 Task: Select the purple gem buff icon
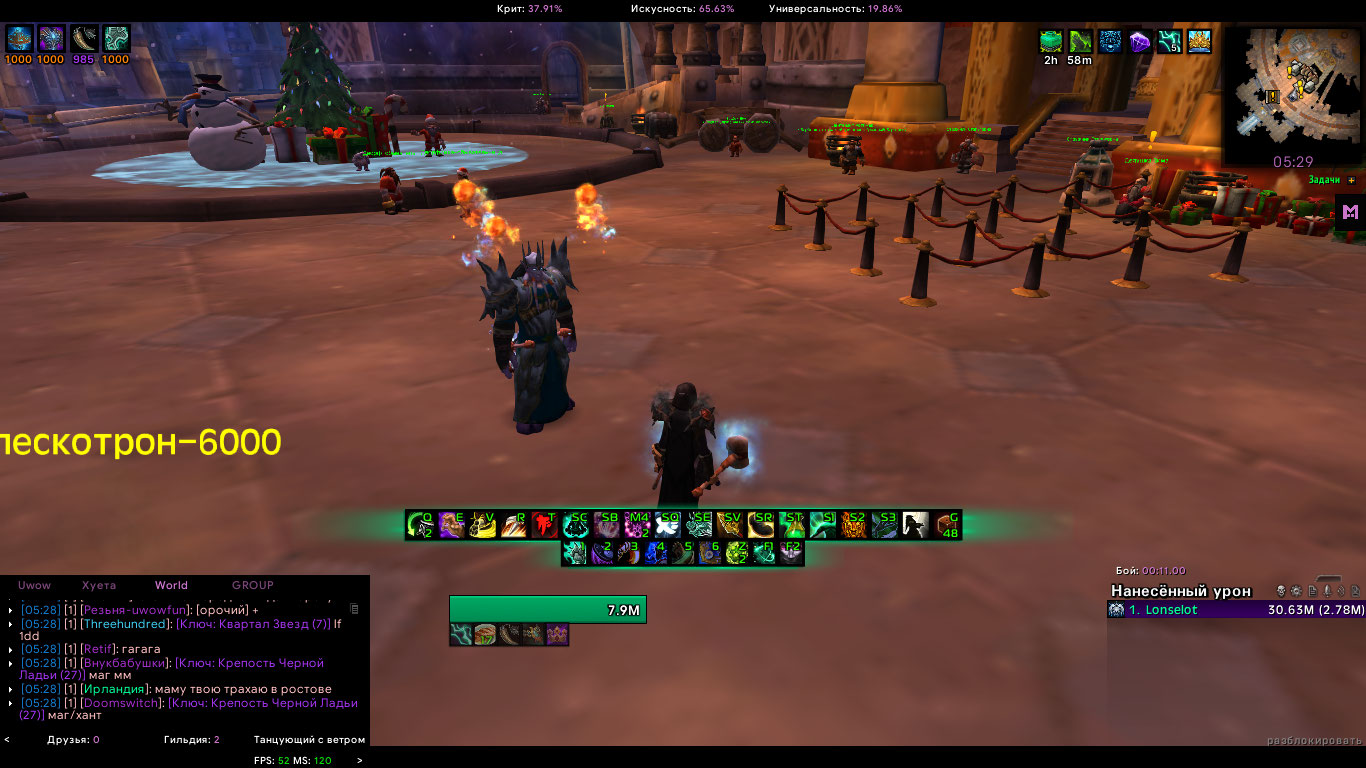pyautogui.click(x=1140, y=41)
